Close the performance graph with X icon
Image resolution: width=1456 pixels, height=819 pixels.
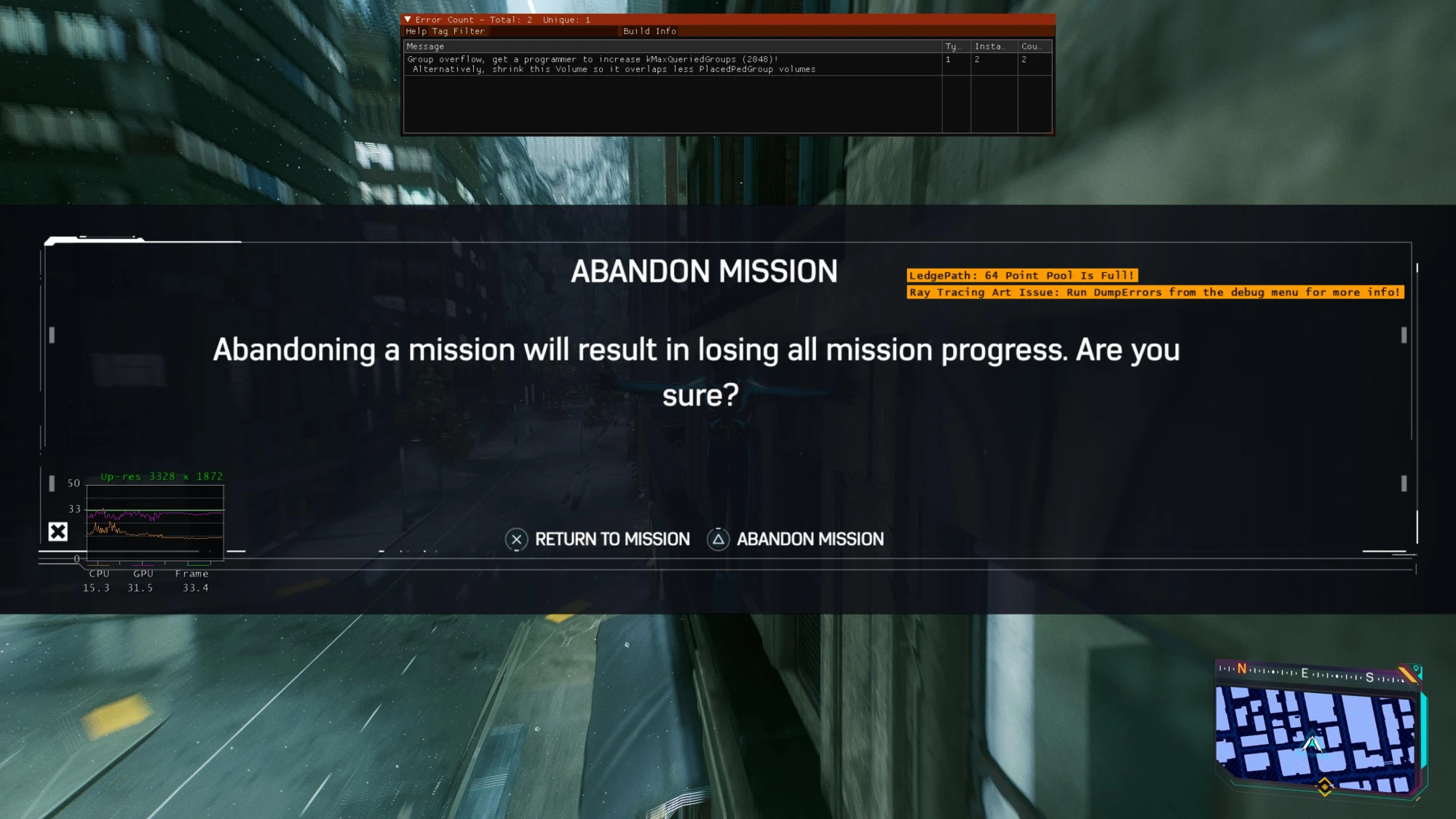(58, 532)
